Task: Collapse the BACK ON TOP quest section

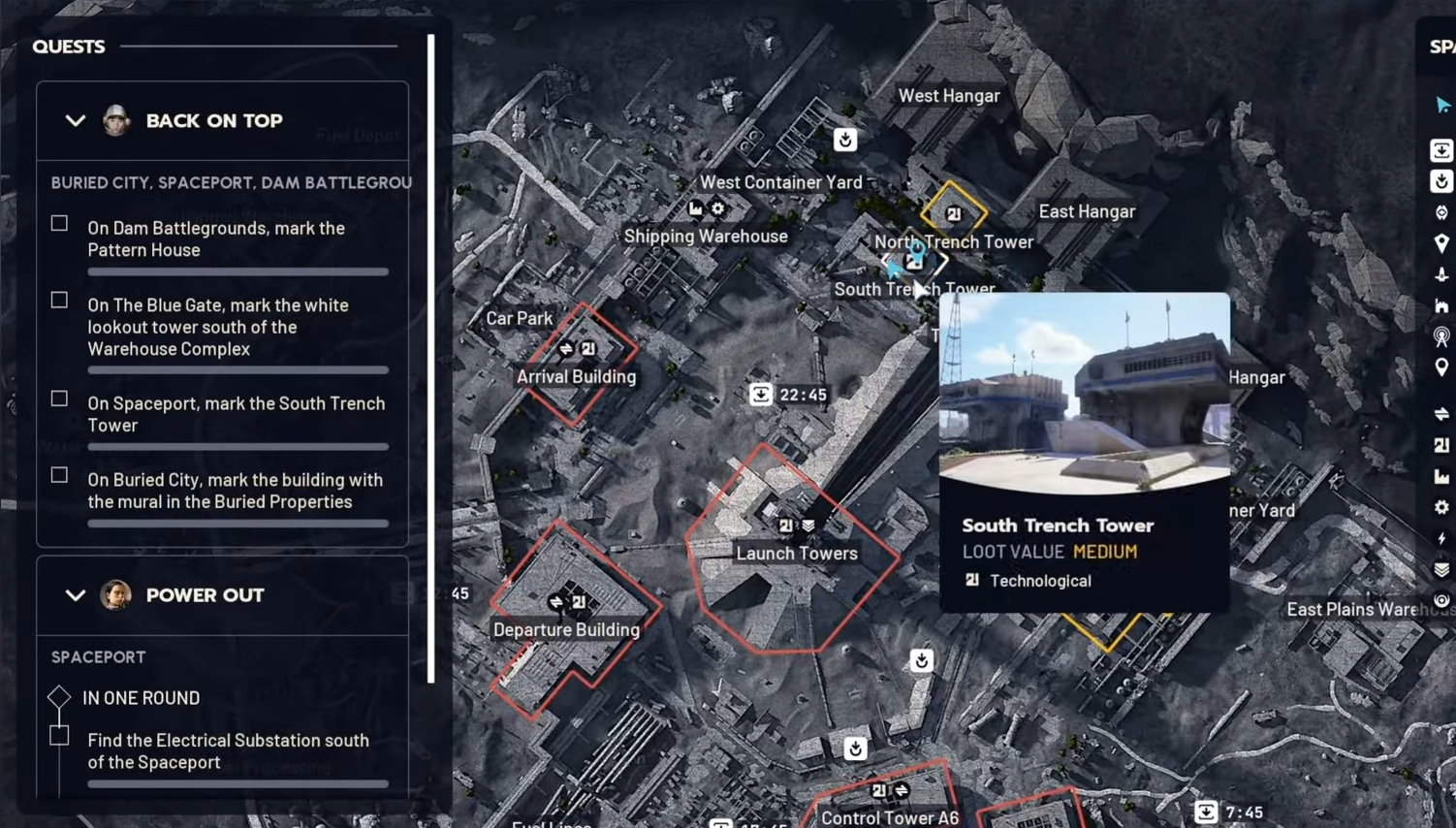Action: [x=75, y=120]
